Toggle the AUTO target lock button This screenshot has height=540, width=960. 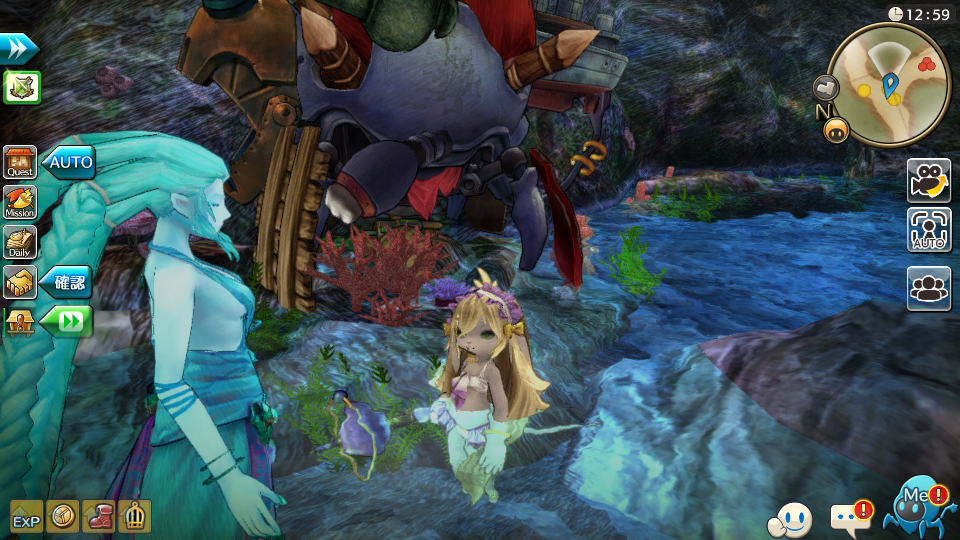(929, 230)
